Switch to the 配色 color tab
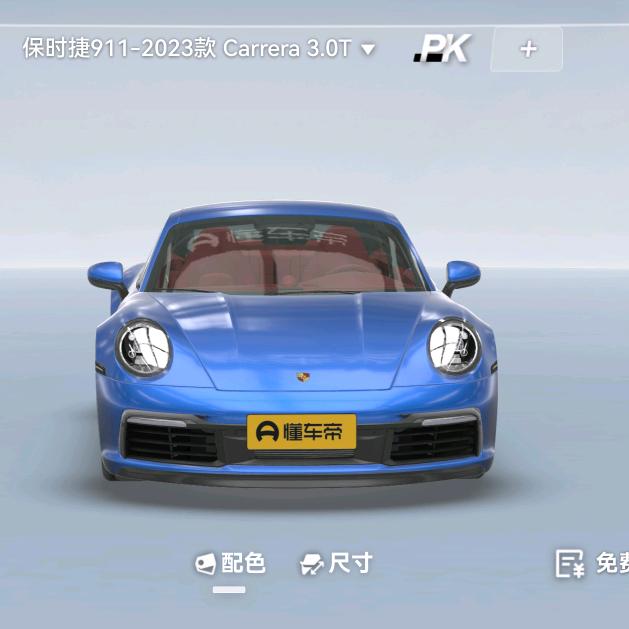This screenshot has height=629, width=629. pos(231,564)
